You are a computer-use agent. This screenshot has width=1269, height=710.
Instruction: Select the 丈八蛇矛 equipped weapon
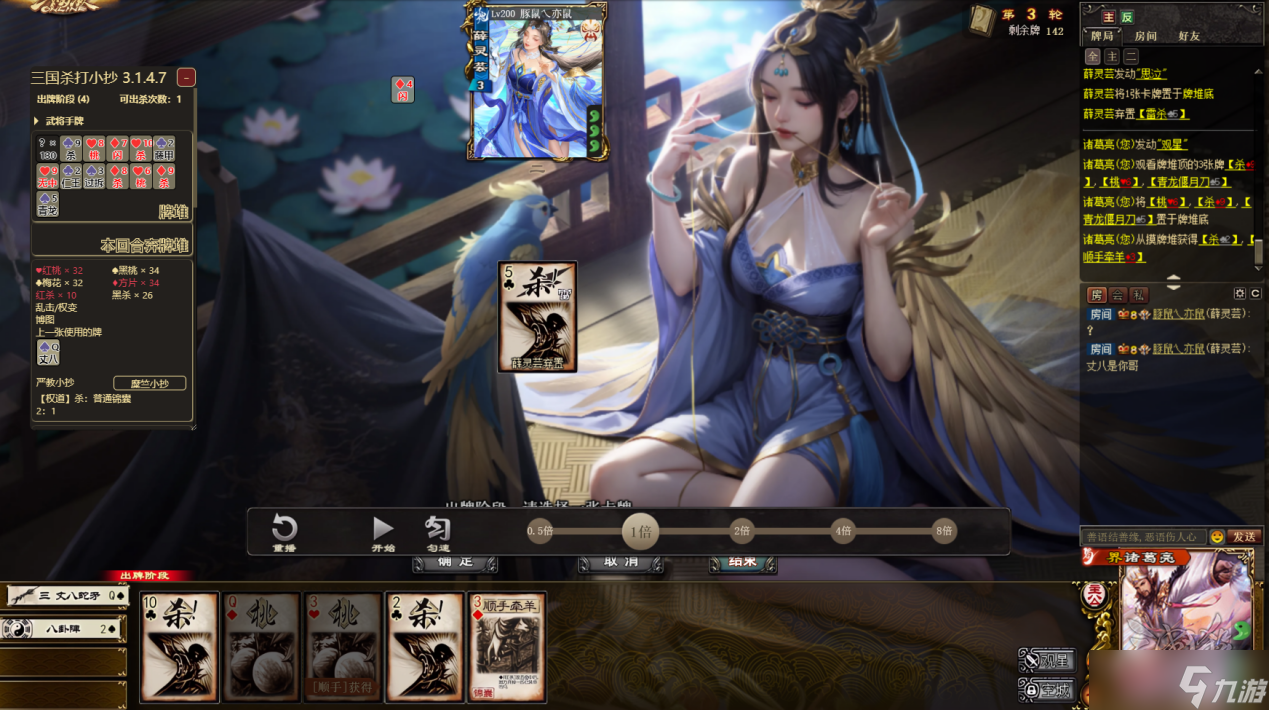[x=66, y=596]
